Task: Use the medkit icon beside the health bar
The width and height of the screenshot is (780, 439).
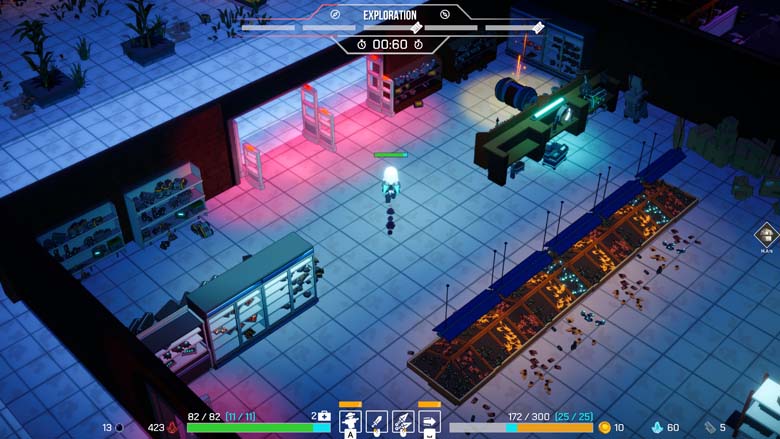Action: point(323,416)
